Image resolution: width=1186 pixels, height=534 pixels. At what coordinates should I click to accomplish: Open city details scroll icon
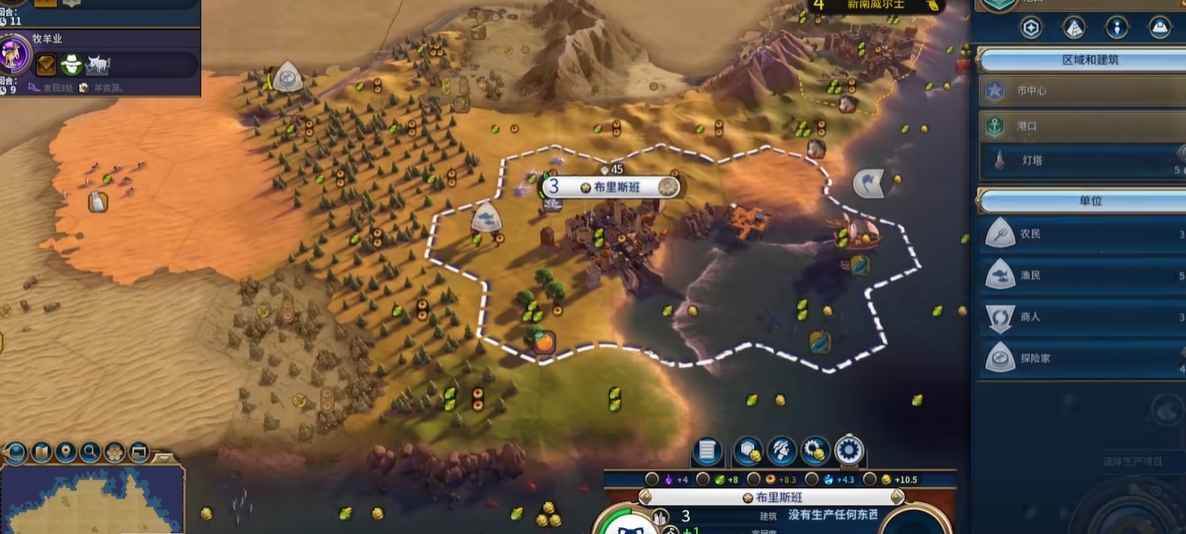point(707,451)
